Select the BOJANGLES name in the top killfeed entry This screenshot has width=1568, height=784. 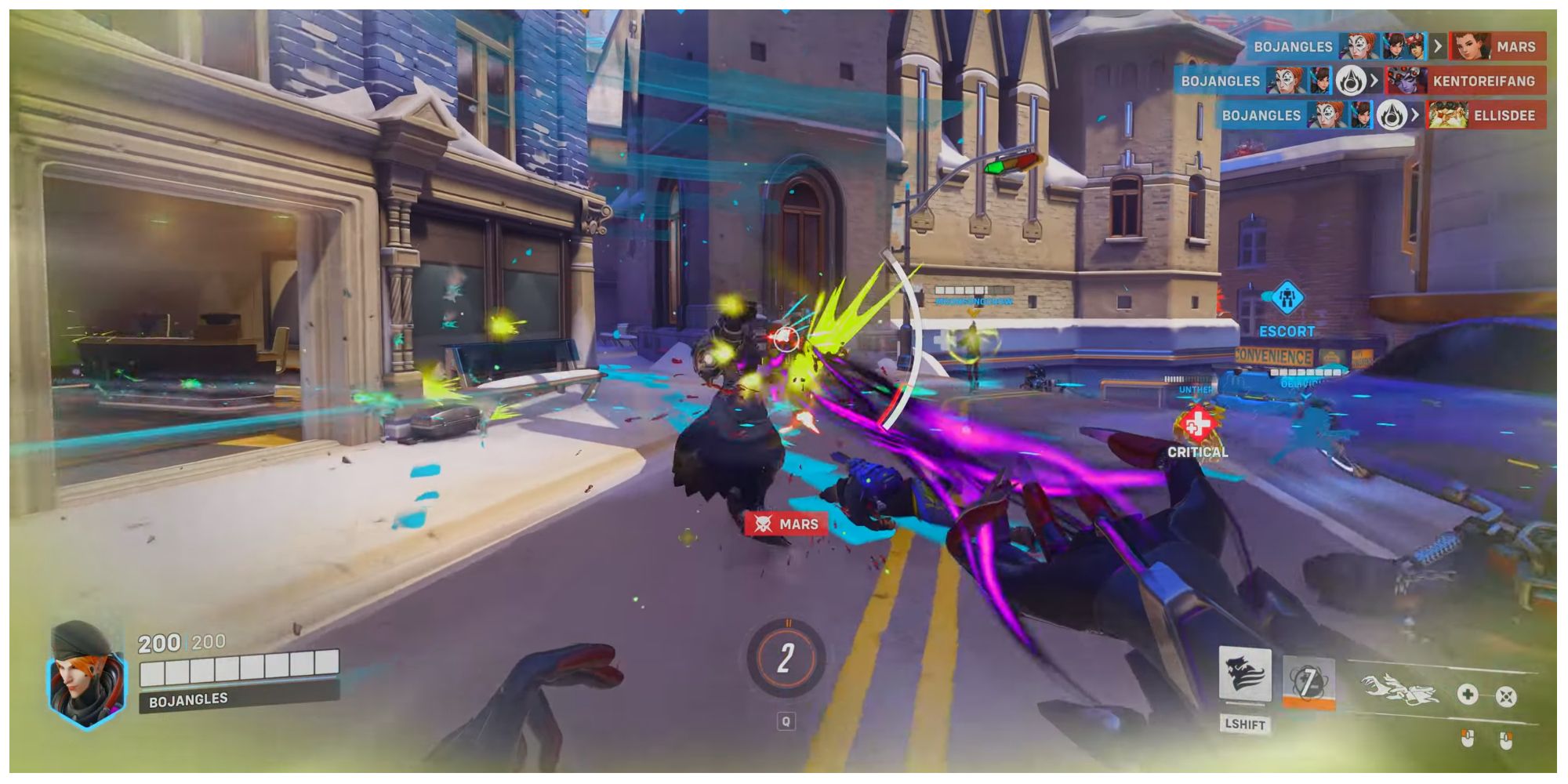point(1294,45)
